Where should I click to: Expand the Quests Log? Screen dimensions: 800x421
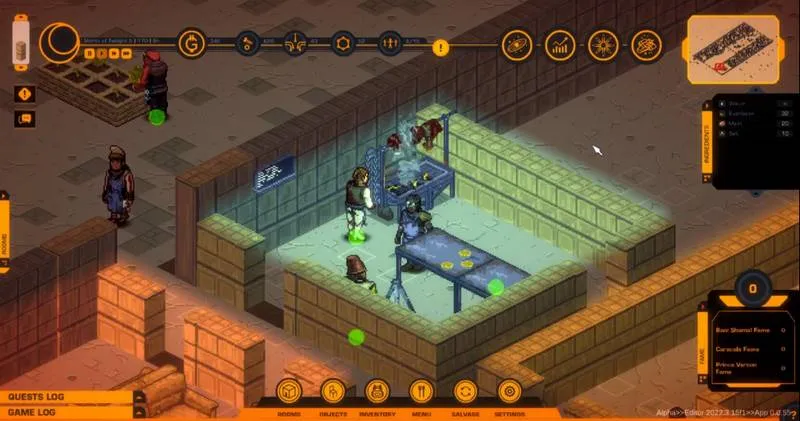tap(66, 397)
